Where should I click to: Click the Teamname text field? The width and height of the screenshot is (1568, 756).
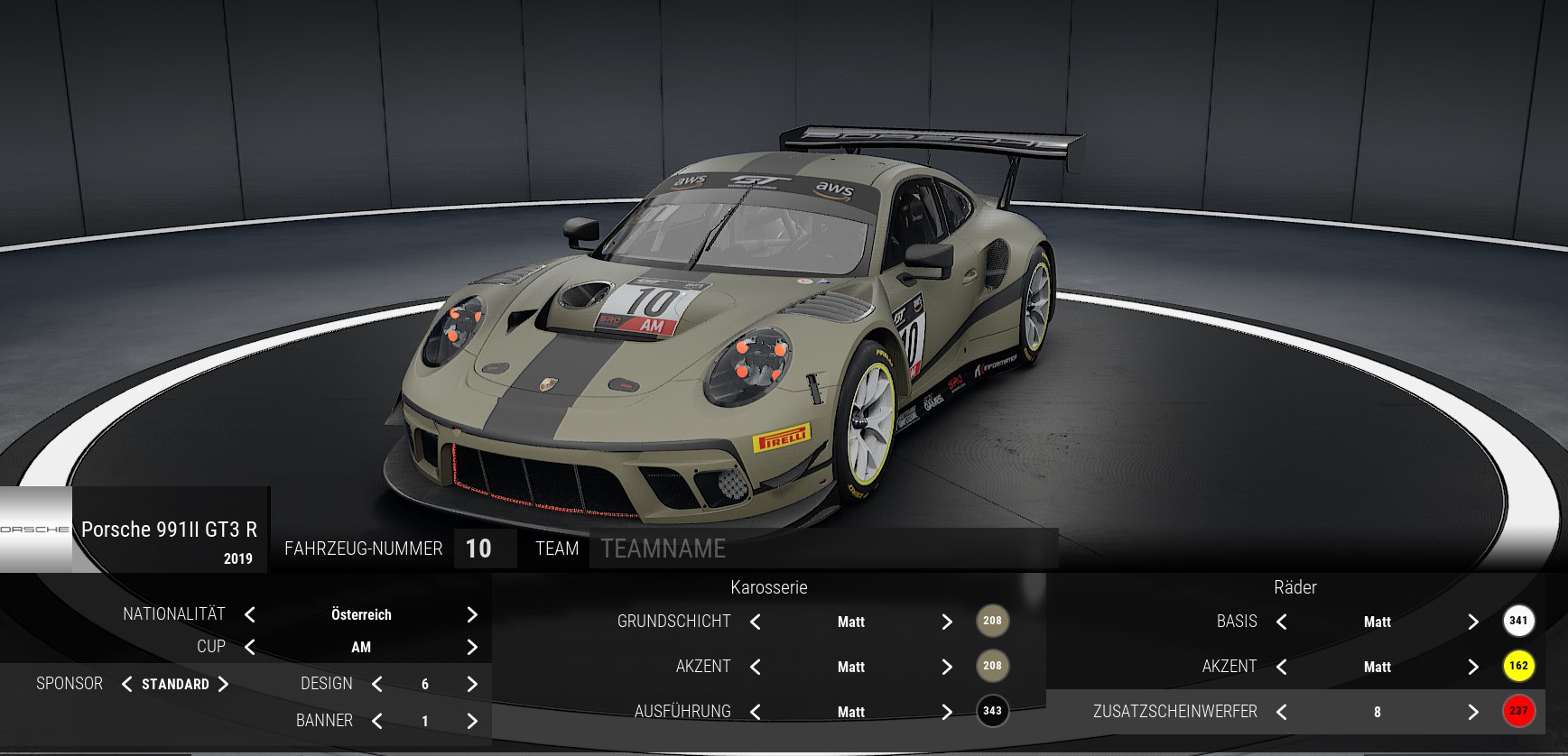point(821,549)
